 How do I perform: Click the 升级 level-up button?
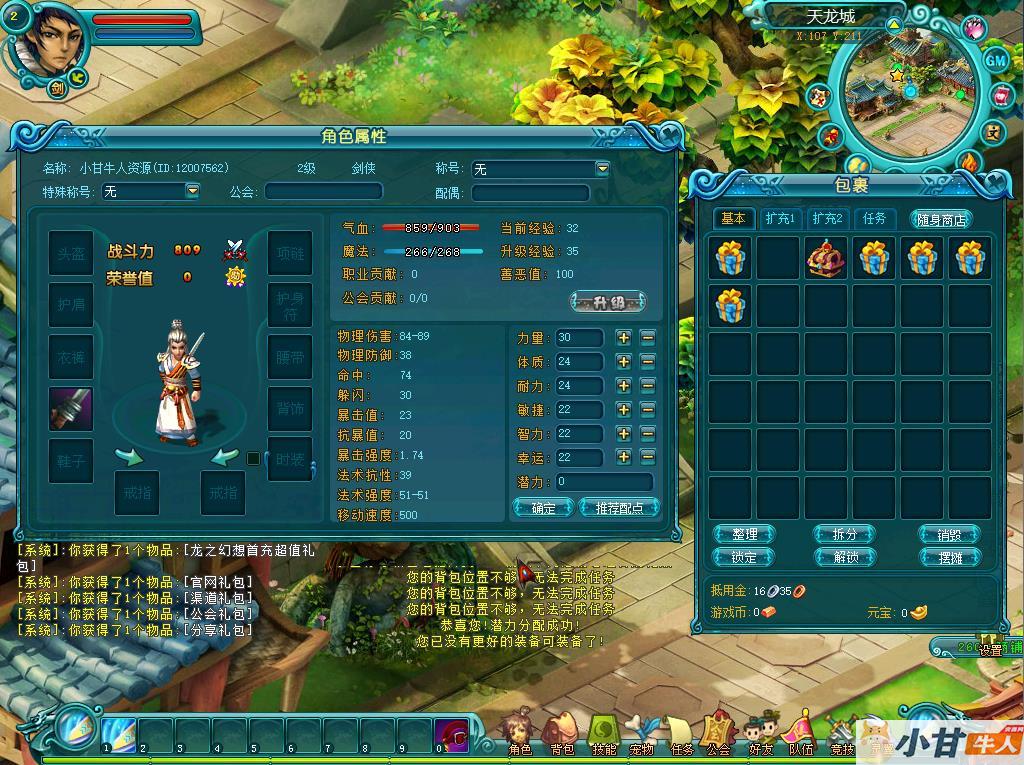pos(608,301)
